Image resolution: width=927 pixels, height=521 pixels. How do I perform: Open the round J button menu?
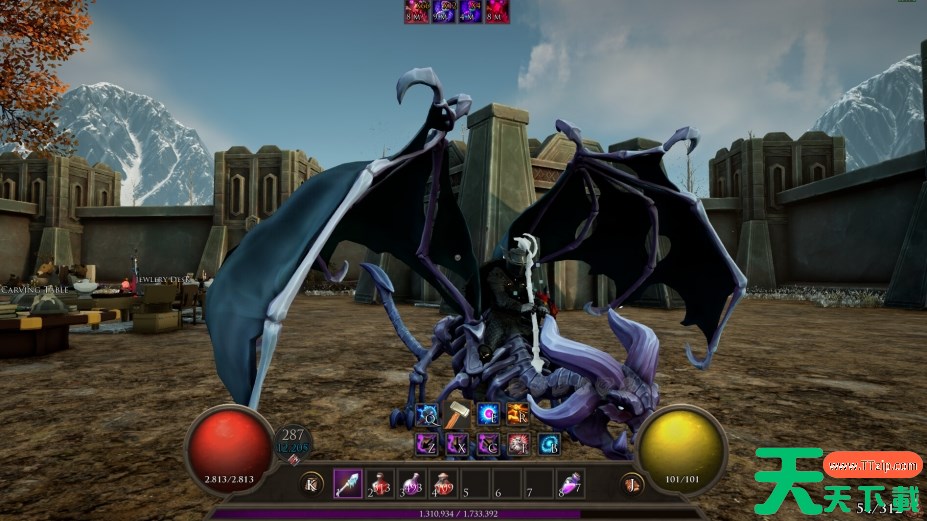(630, 484)
